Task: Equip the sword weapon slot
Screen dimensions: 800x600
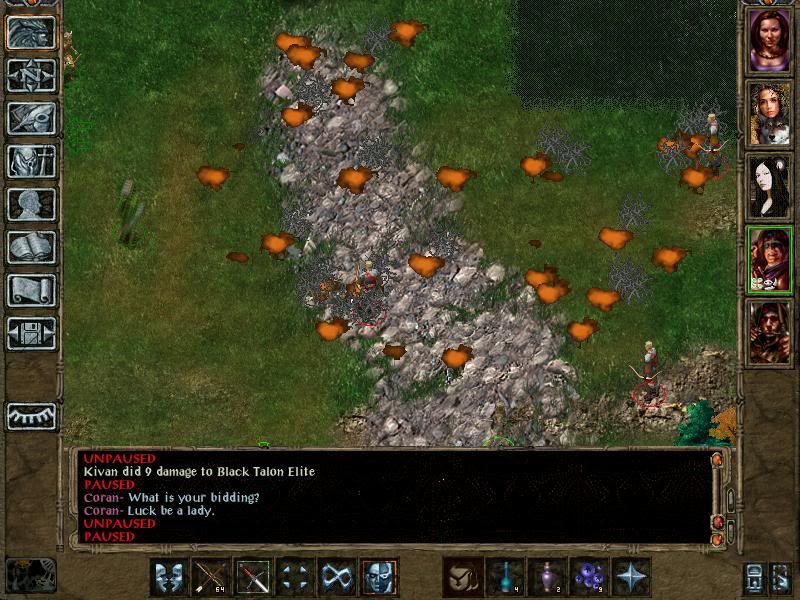Action: (254, 577)
